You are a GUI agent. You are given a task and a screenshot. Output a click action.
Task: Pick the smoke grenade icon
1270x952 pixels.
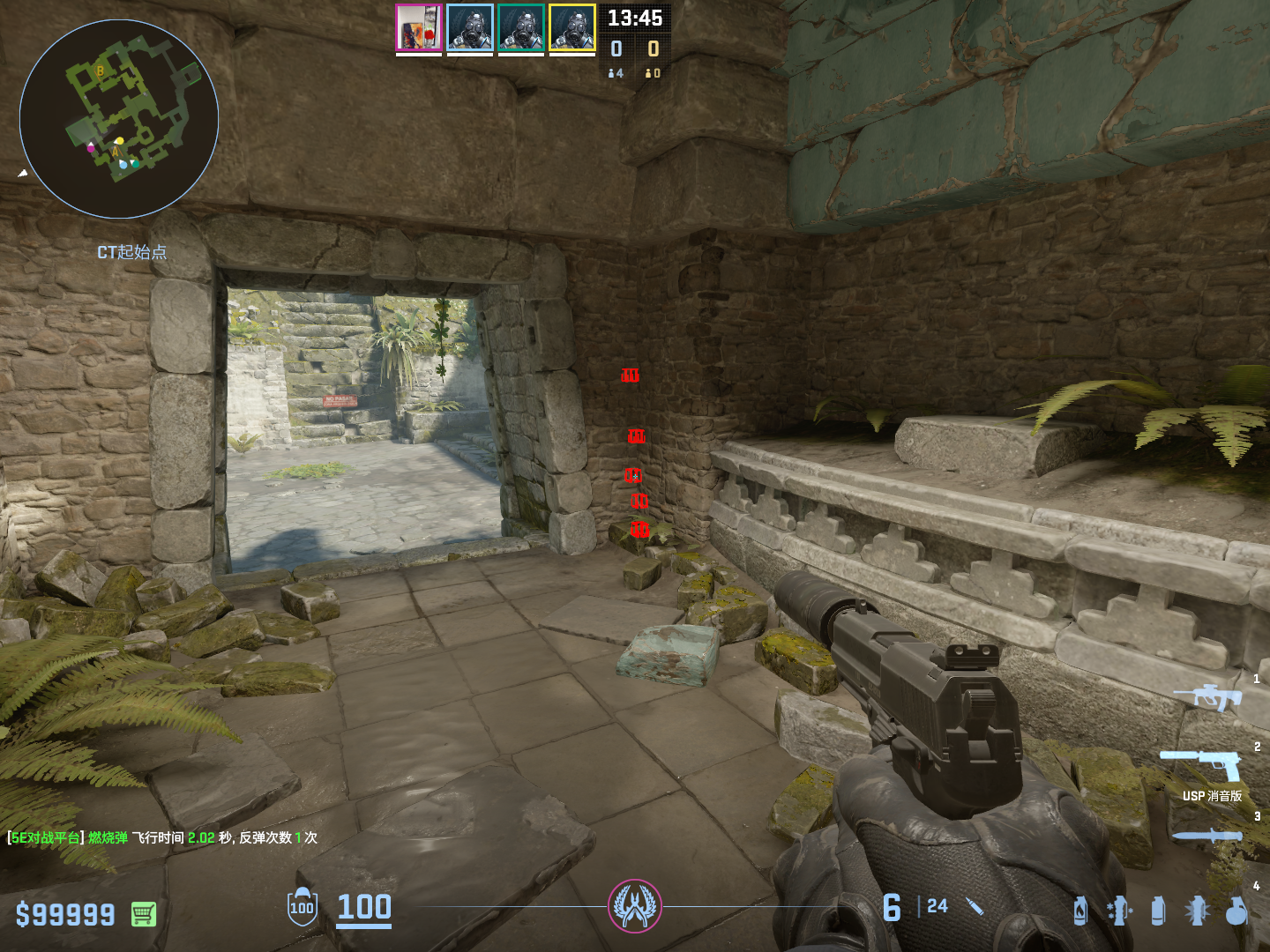coord(1158,911)
